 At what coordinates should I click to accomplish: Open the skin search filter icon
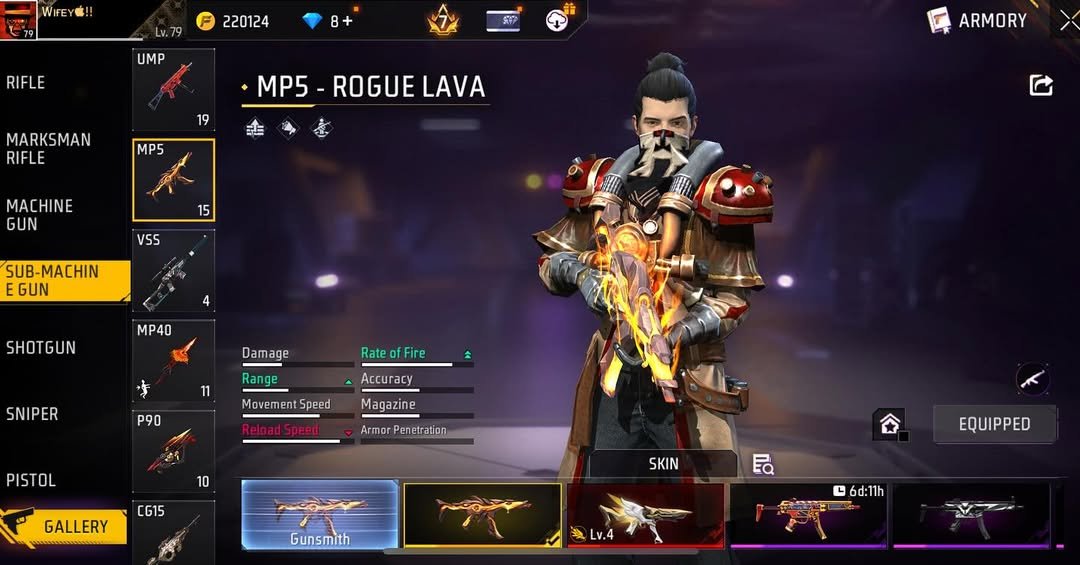(x=763, y=464)
